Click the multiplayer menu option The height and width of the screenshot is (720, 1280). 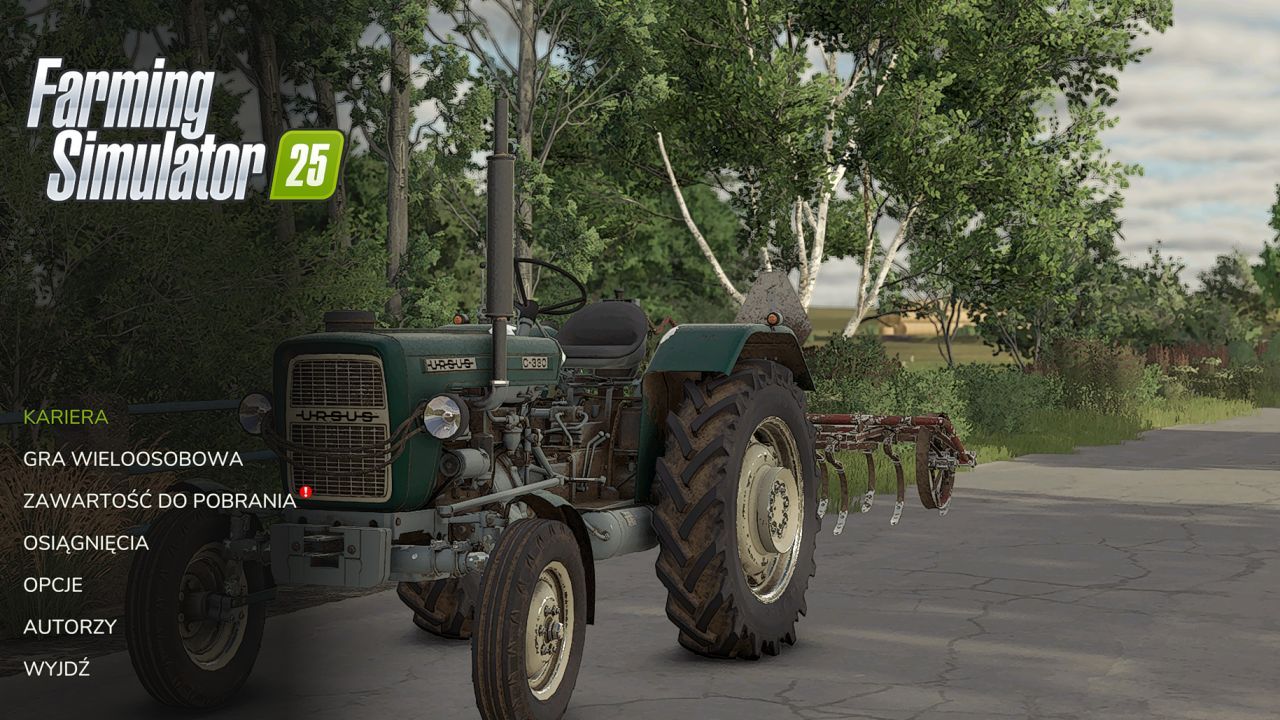click(132, 460)
